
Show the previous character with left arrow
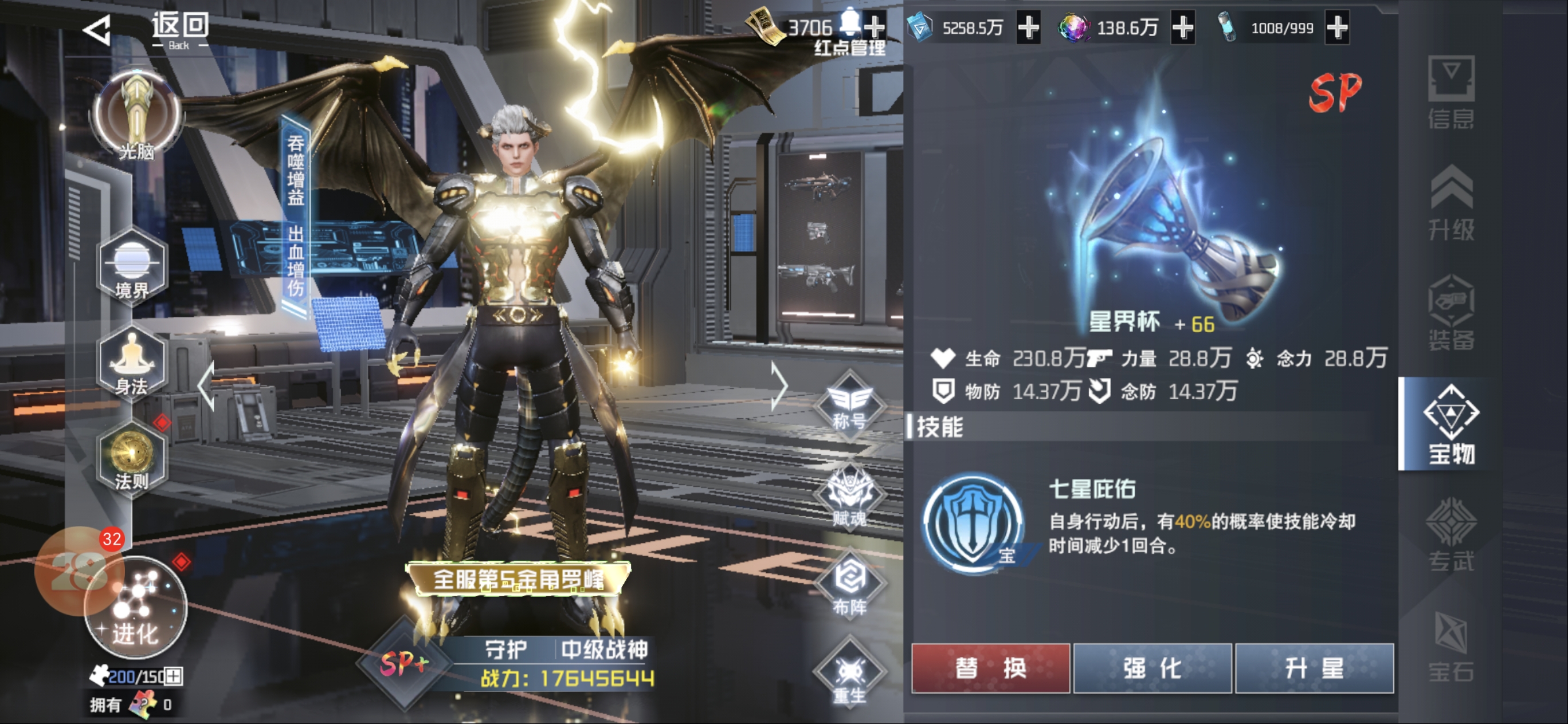[206, 385]
